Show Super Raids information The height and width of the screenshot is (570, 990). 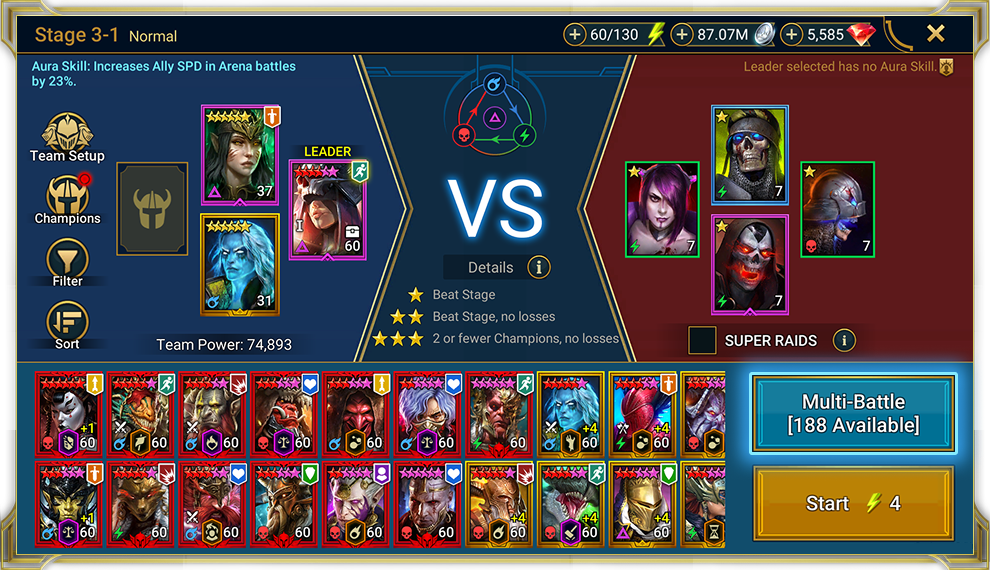point(844,340)
